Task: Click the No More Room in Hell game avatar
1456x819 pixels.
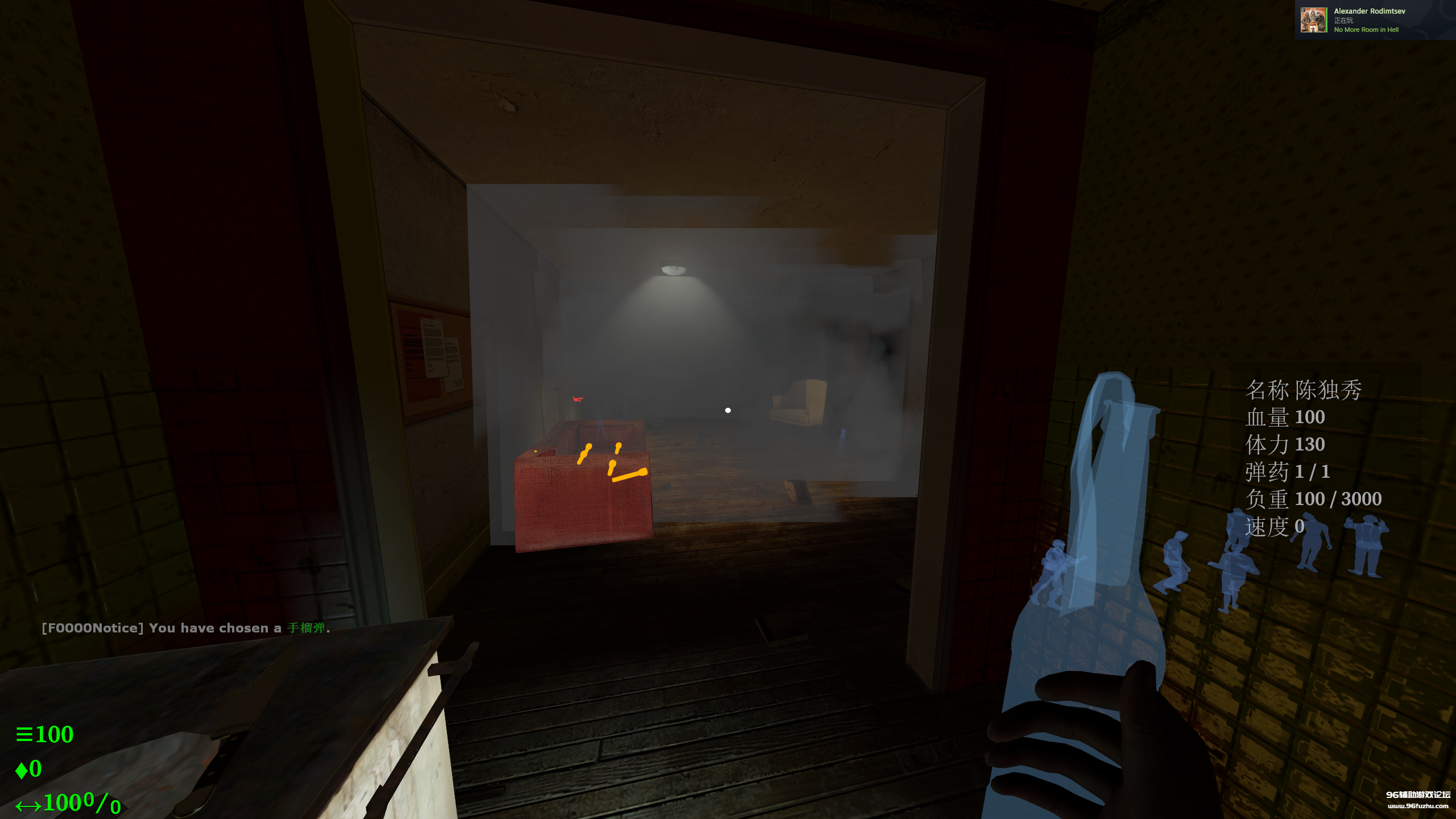Action: pos(1314,19)
